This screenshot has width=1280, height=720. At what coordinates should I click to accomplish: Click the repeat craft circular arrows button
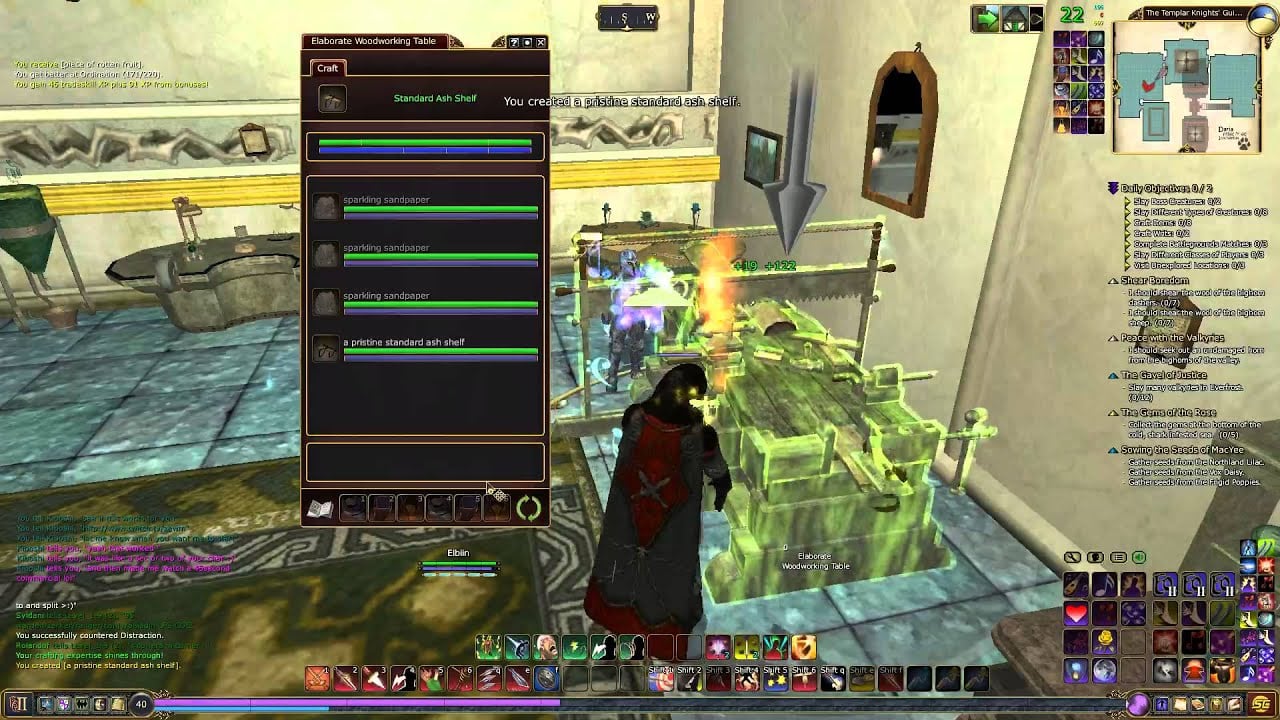[528, 509]
